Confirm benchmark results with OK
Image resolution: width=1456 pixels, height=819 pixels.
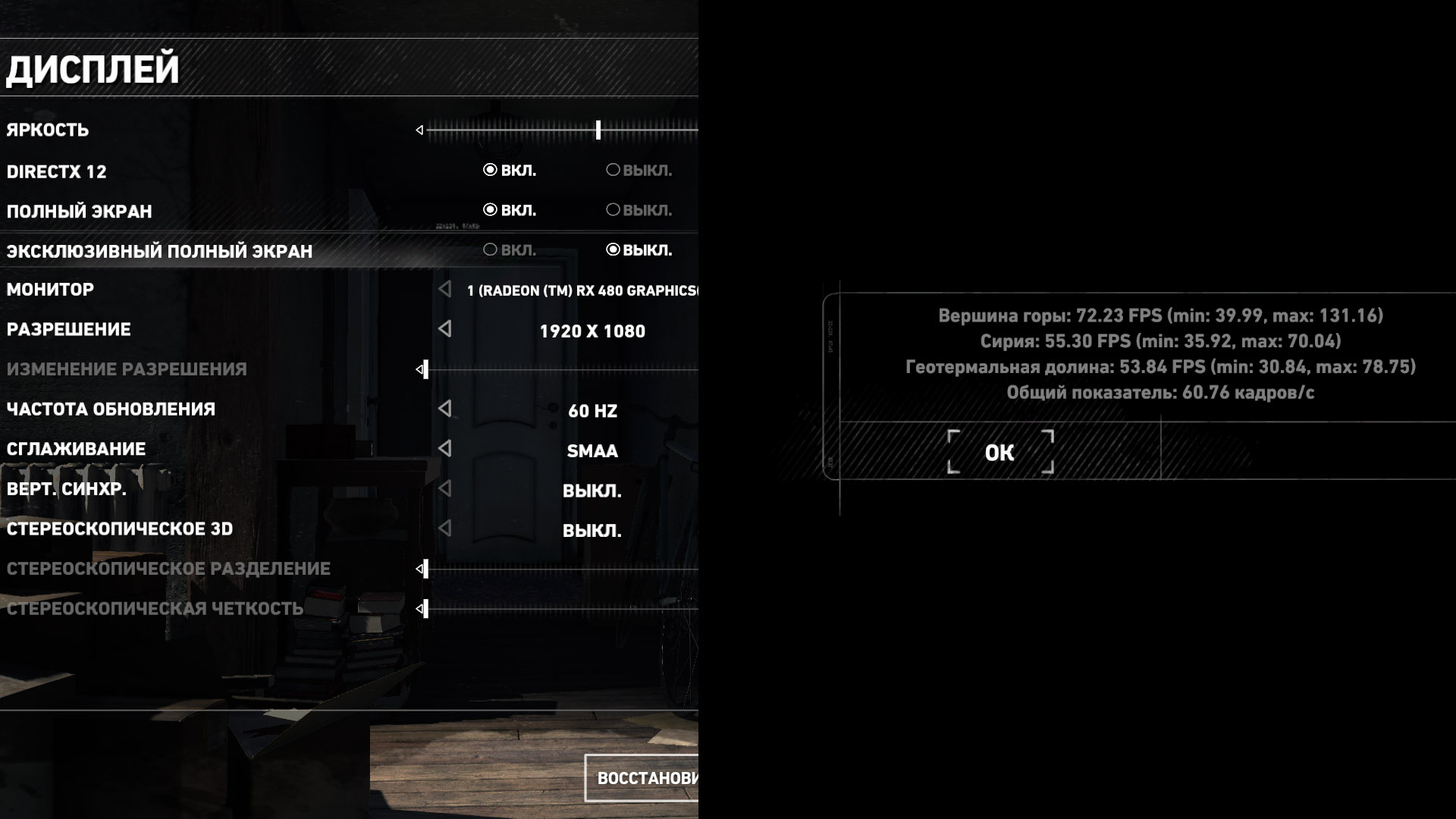tap(999, 453)
